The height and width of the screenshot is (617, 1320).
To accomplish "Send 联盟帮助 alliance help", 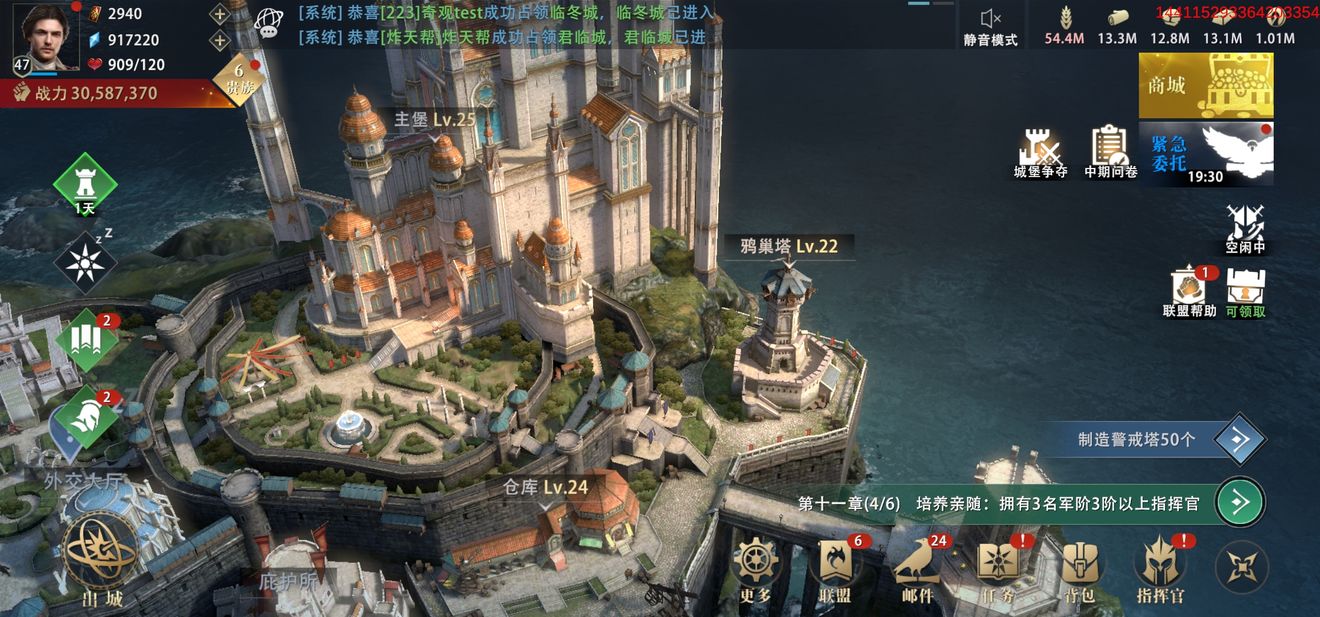I will (1189, 290).
